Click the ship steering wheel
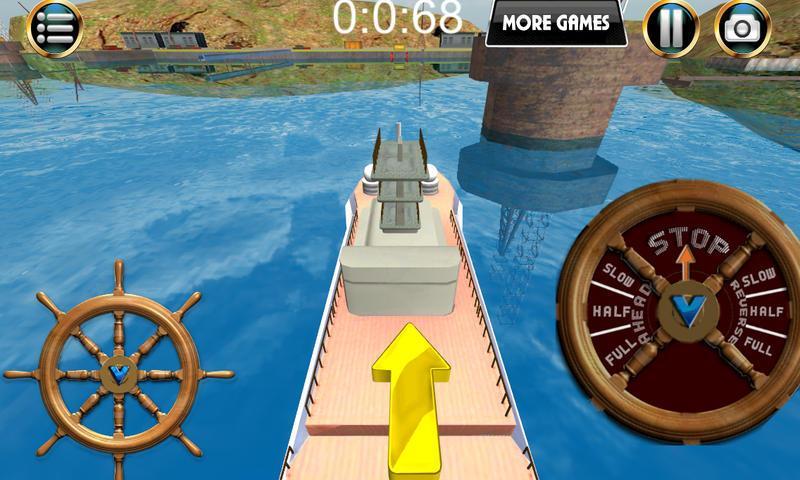Screen dimensions: 800x480 tap(119, 374)
